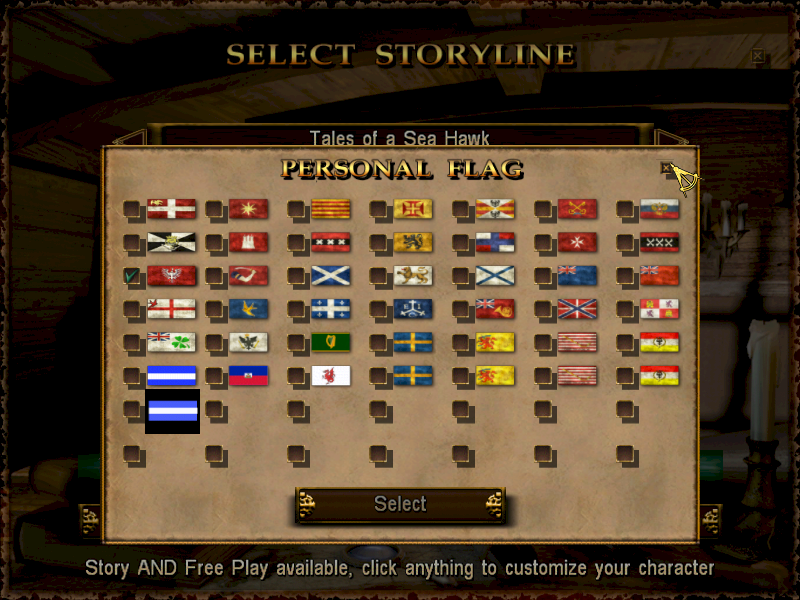The width and height of the screenshot is (800, 600).
Task: Choose the blue flag with the yellow bird
Action: tap(247, 309)
